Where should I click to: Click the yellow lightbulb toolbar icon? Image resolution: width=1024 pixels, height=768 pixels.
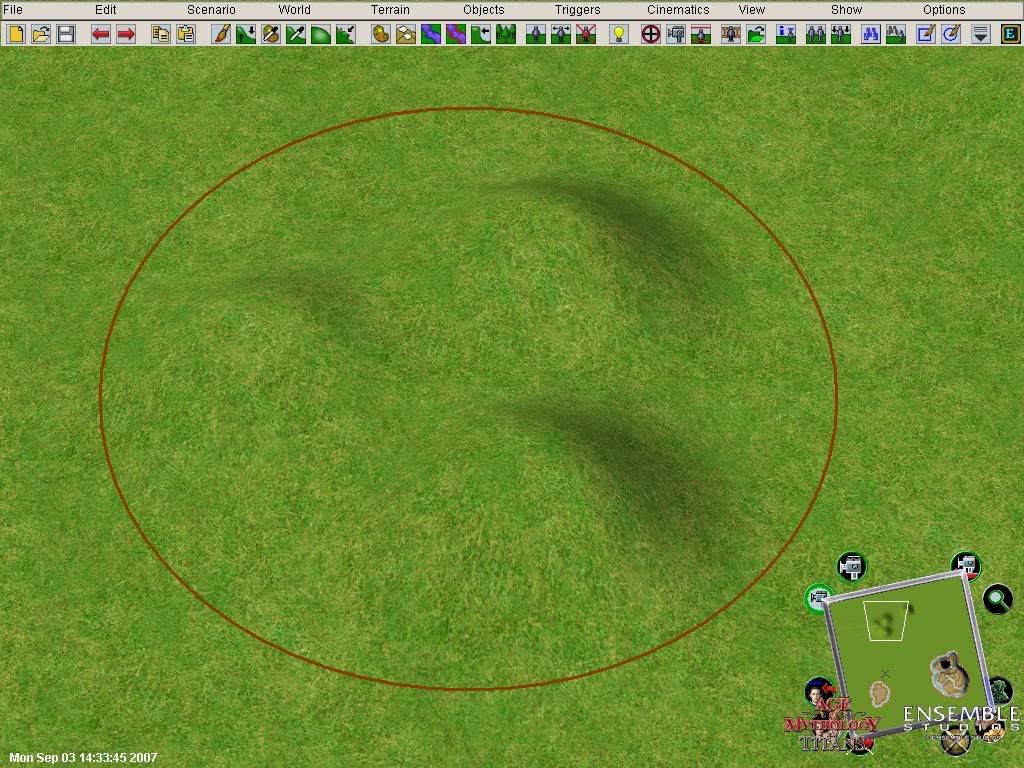619,34
